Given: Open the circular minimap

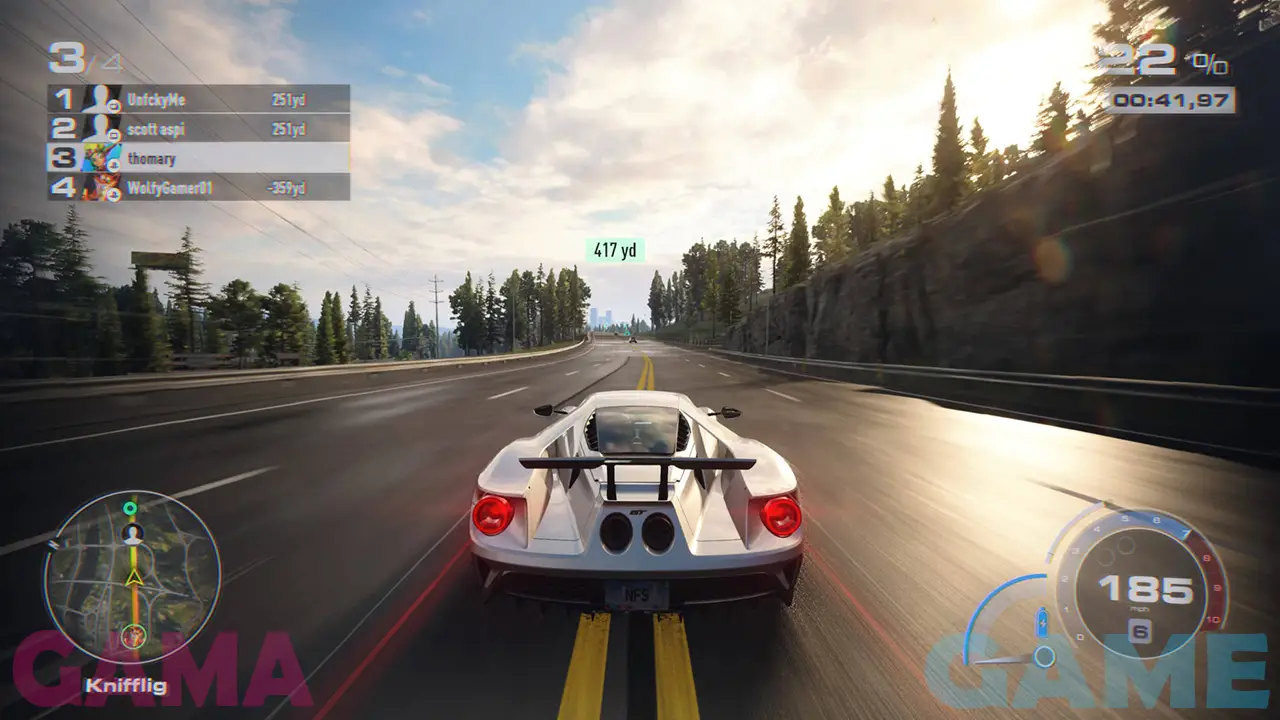Looking at the screenshot, I should pyautogui.click(x=131, y=579).
